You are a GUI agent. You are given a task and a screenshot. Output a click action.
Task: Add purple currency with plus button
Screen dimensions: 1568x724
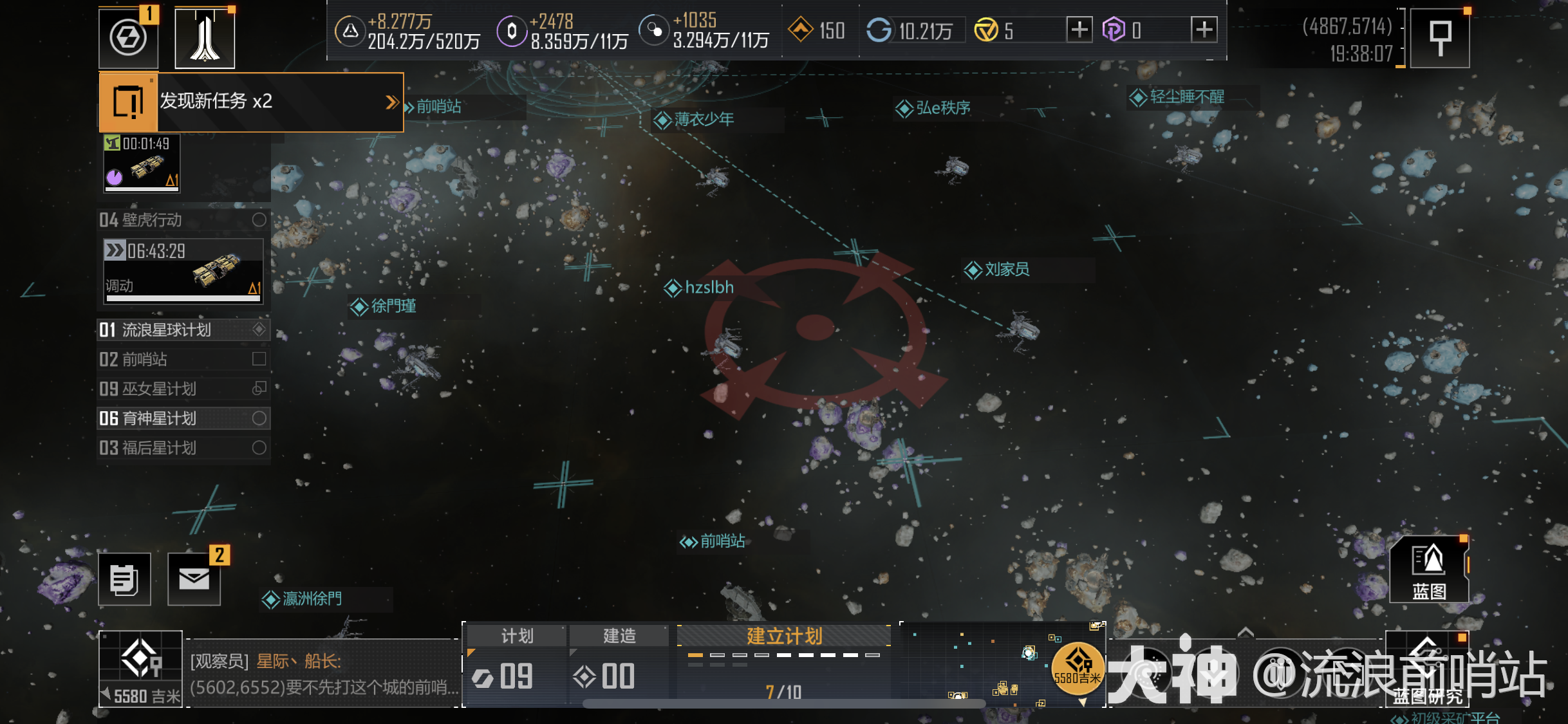point(1204,30)
